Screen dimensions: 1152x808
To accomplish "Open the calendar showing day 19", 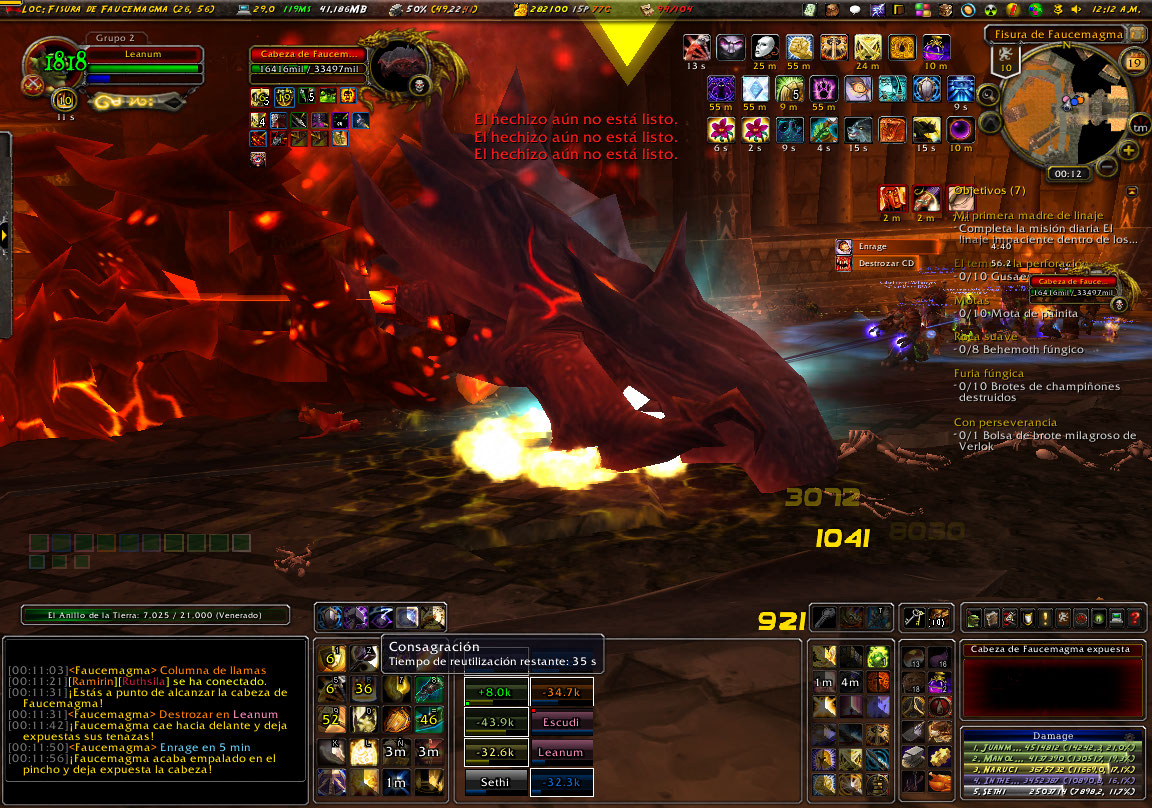I will pyautogui.click(x=1134, y=62).
